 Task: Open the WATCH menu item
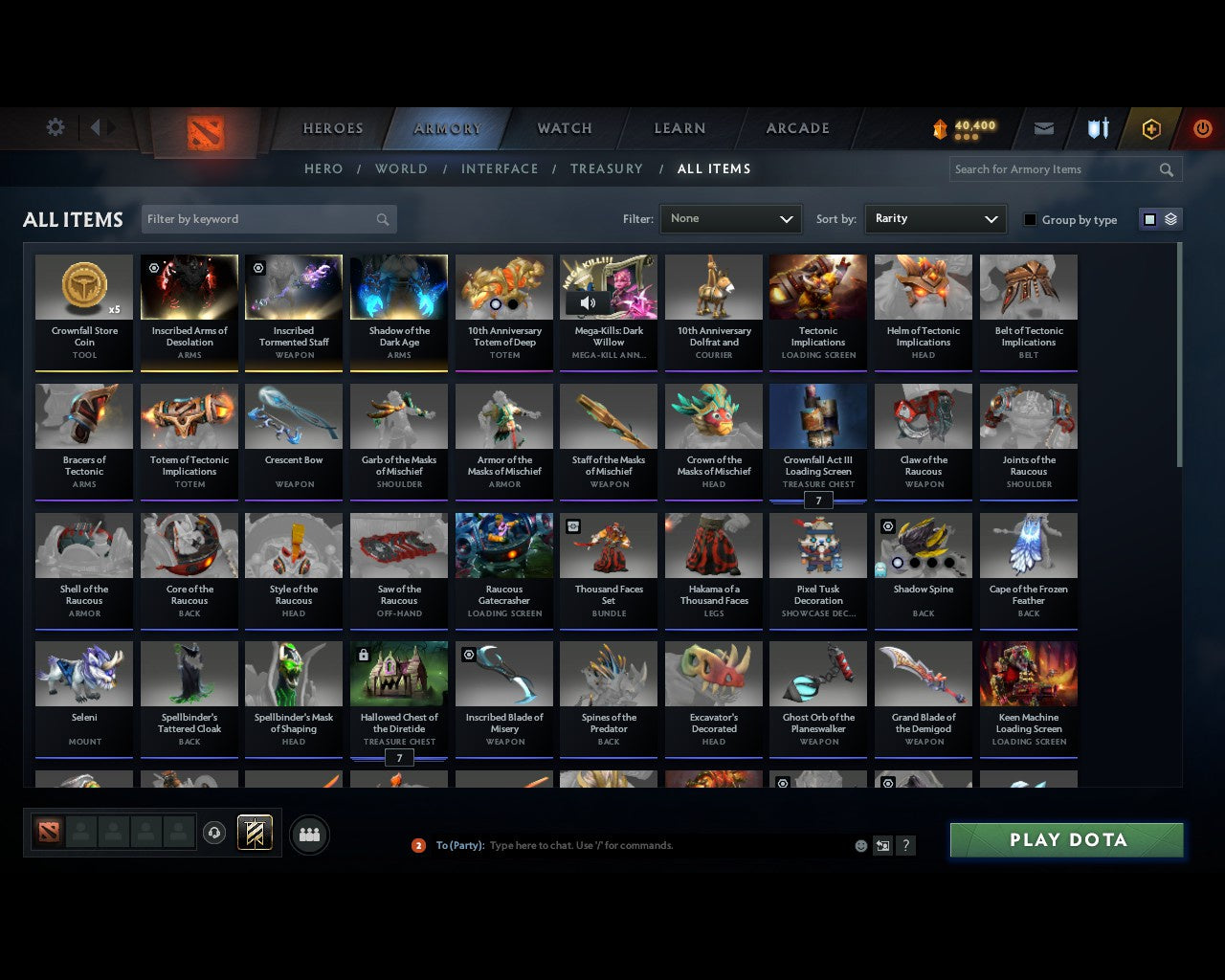click(x=564, y=127)
